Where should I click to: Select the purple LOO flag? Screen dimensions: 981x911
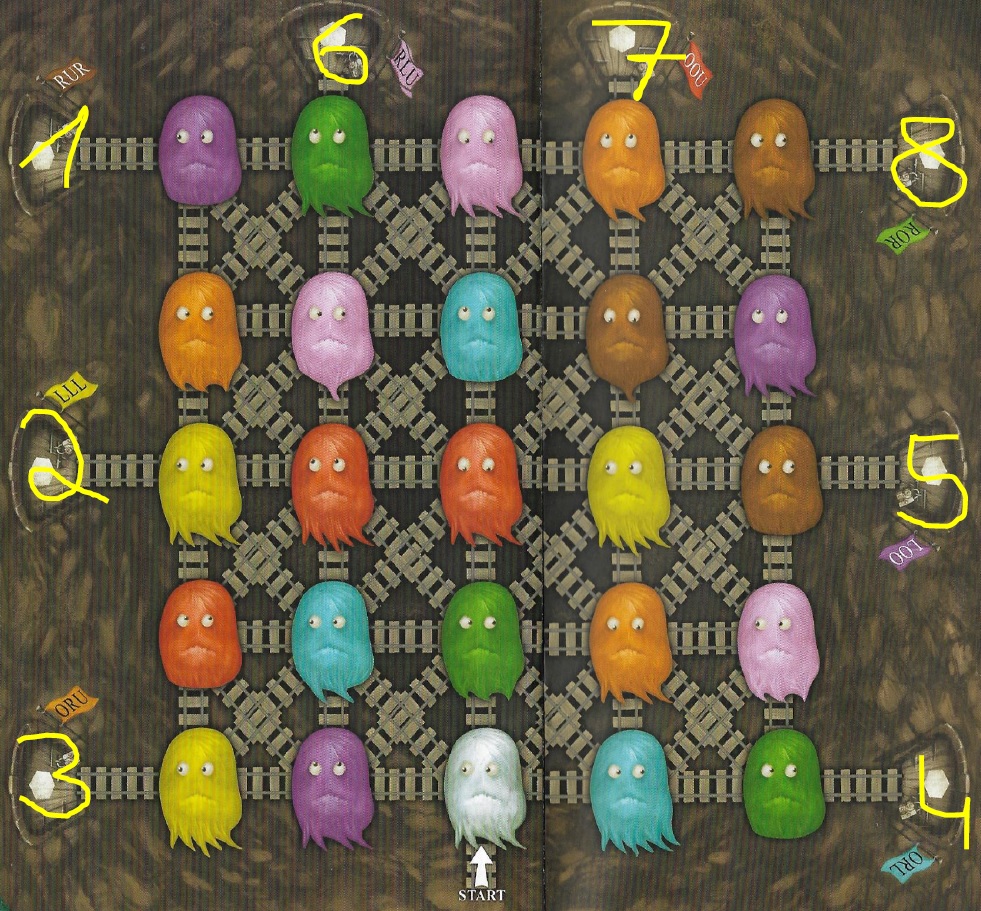[x=907, y=552]
